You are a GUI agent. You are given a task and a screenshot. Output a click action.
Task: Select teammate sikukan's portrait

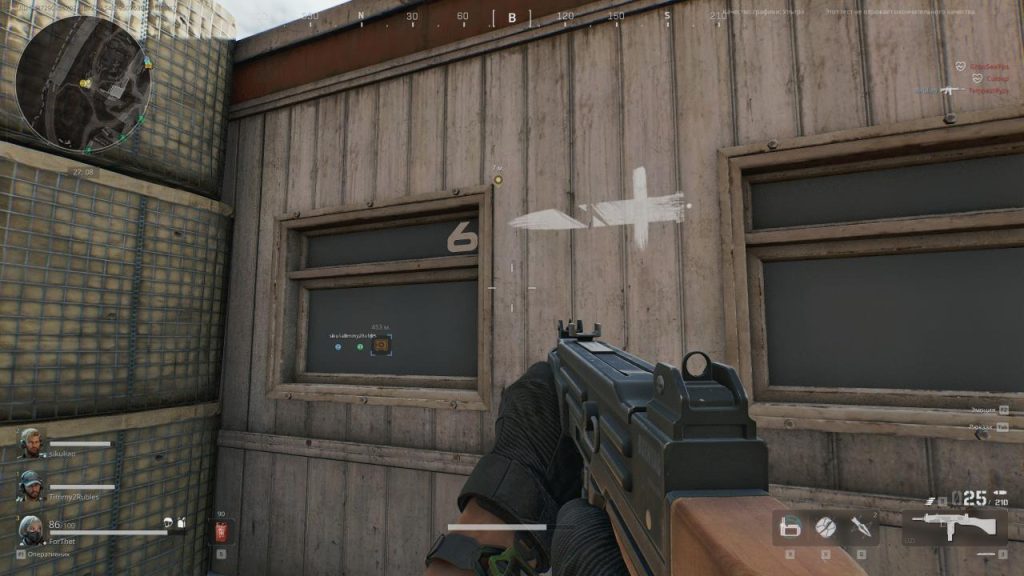[31, 443]
